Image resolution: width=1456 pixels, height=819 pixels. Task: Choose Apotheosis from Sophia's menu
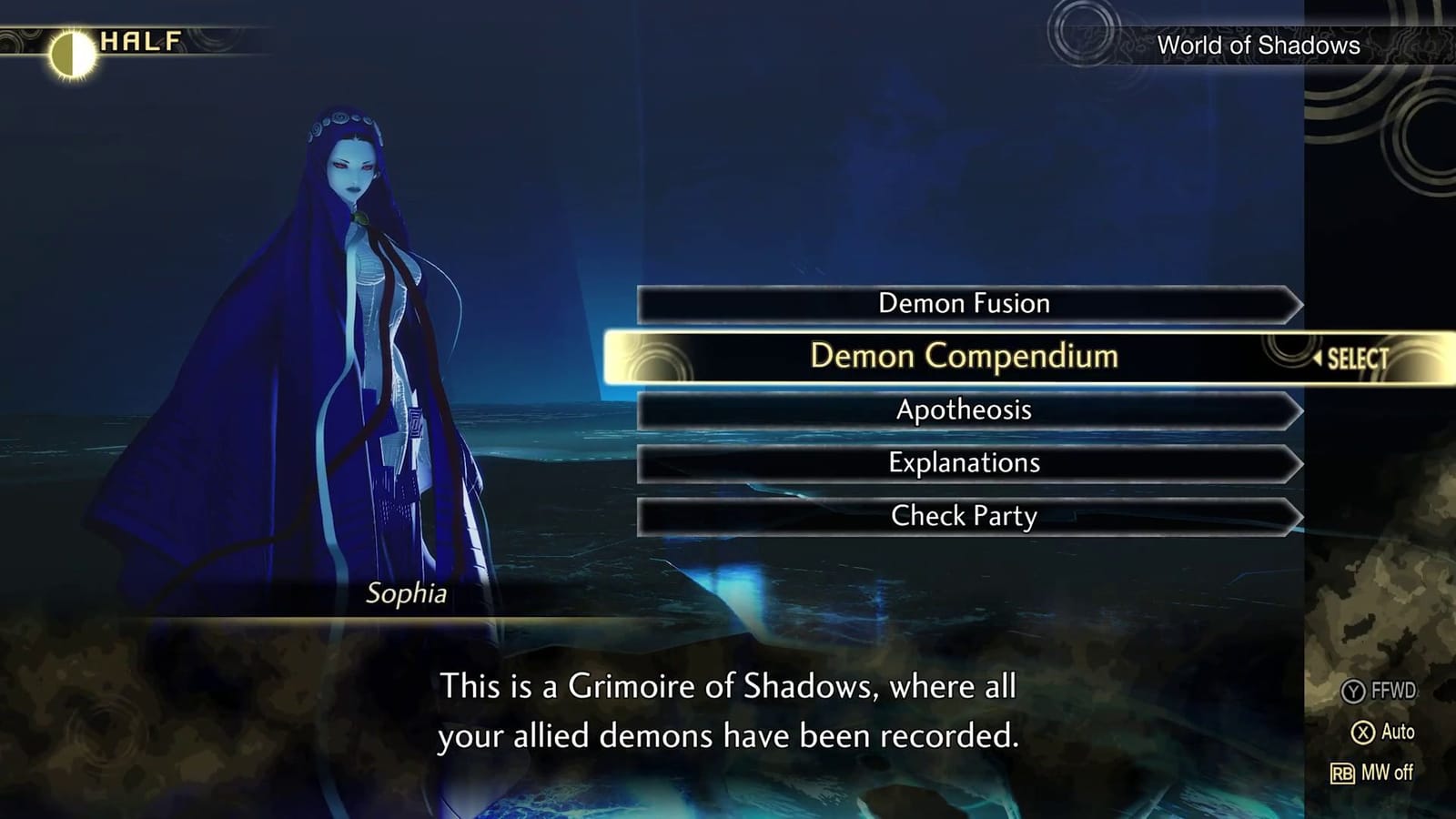coord(965,410)
